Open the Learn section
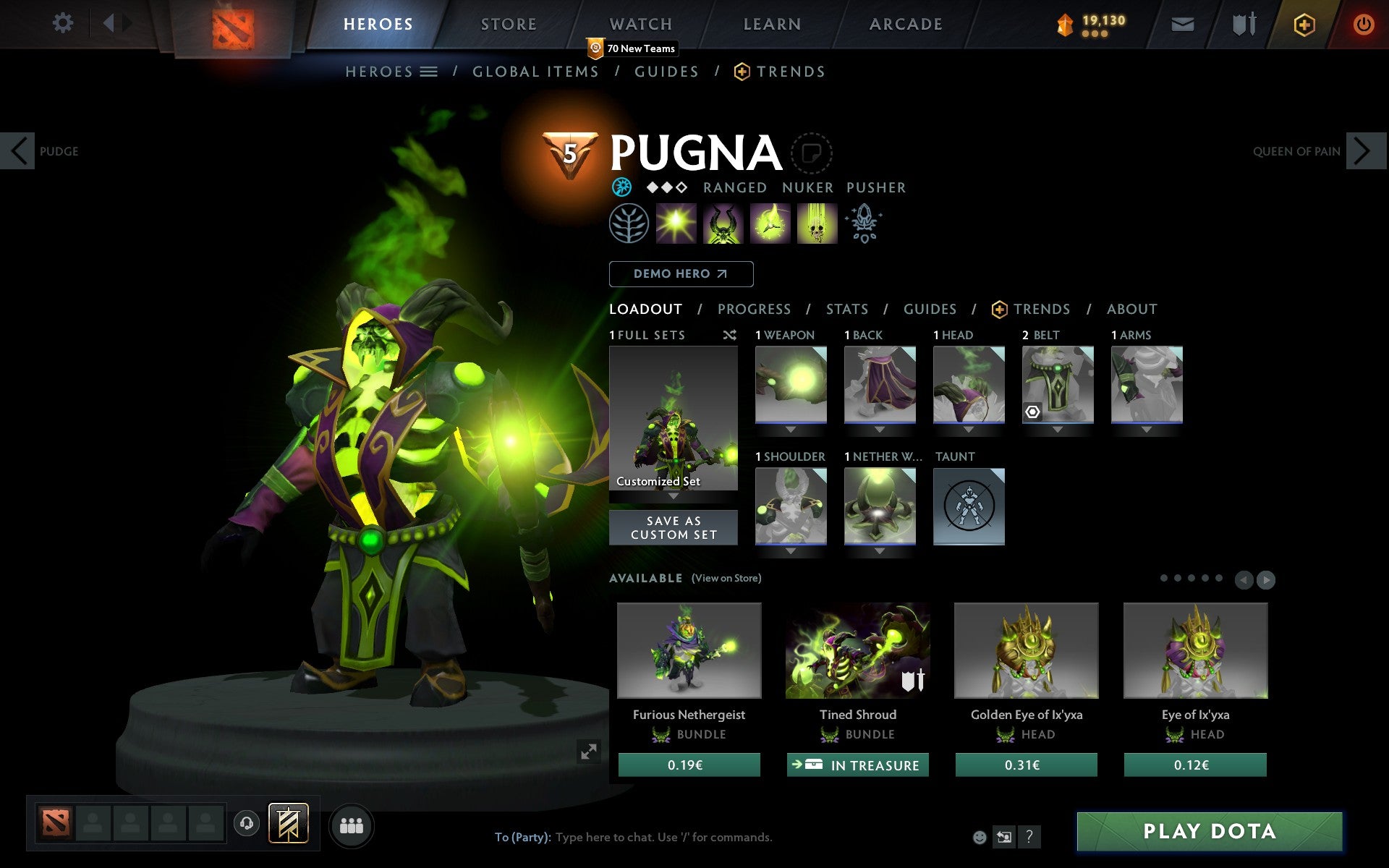 [772, 24]
